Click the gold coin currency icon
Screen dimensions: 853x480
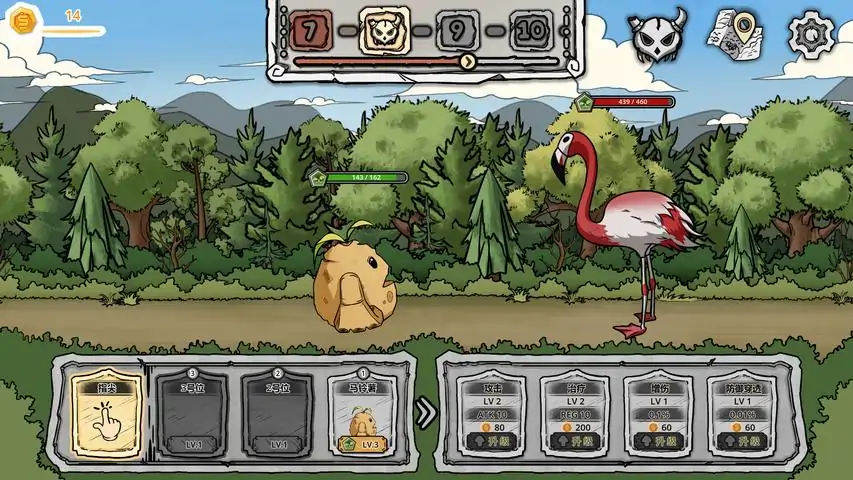point(23,20)
